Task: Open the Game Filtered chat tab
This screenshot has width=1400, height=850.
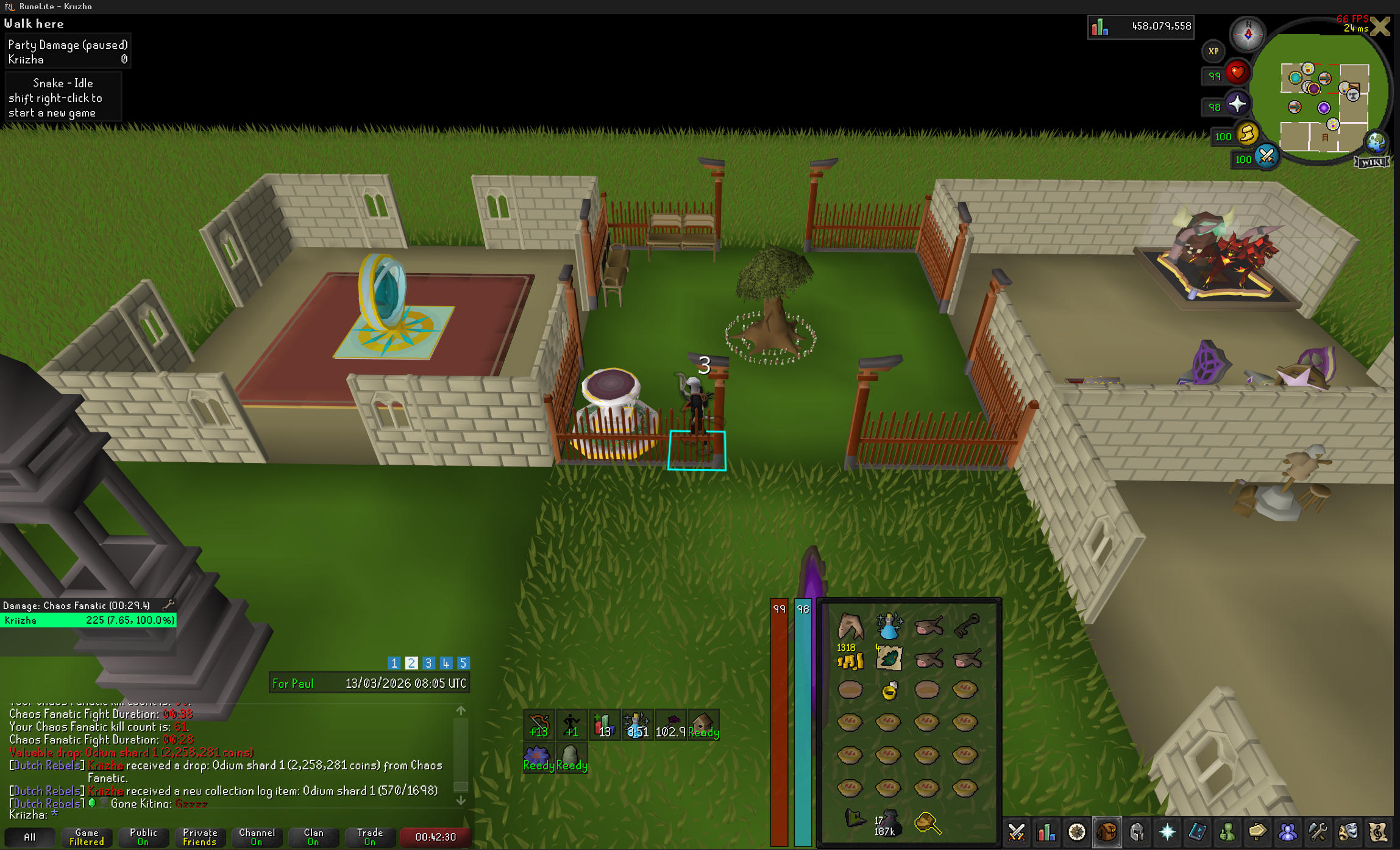Action: [x=87, y=837]
